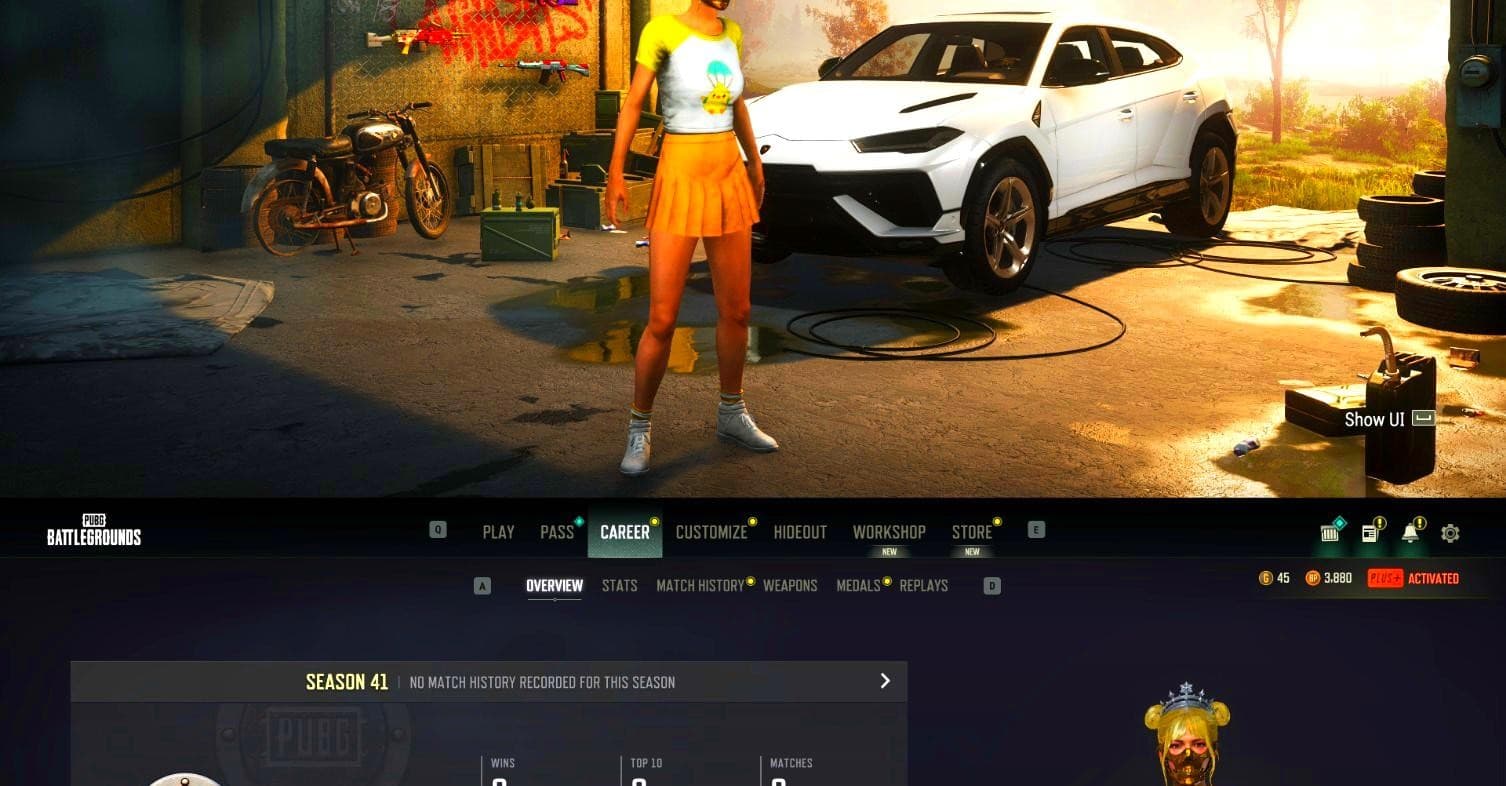This screenshot has height=786, width=1506.
Task: Open the Workshop menu
Action: (x=888, y=532)
